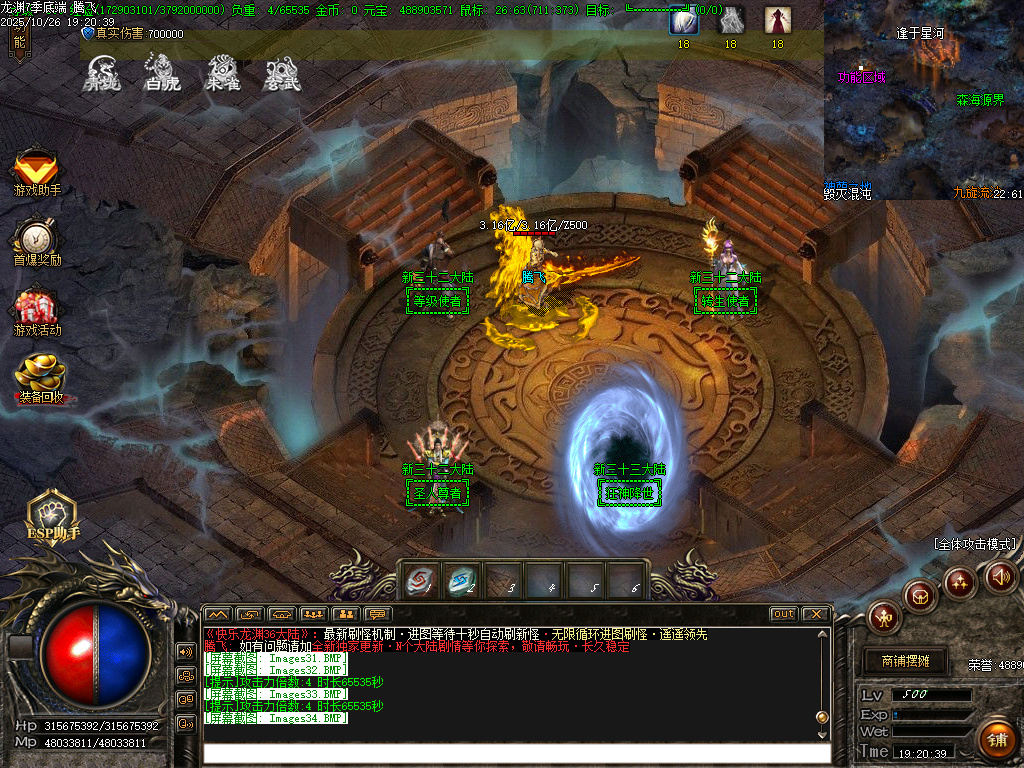
Task: Select the 青龙 Azure Dragon icon
Action: 101,72
